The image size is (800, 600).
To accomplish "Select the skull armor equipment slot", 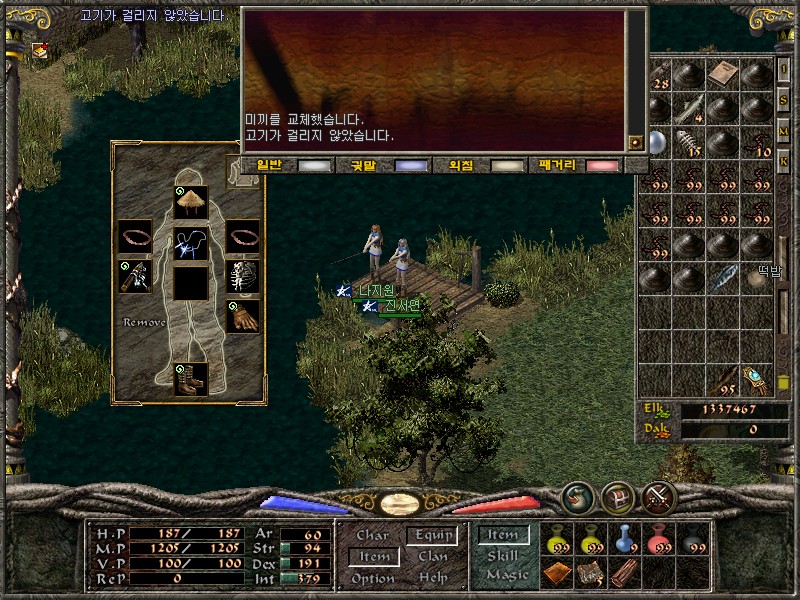I will click(x=241, y=278).
